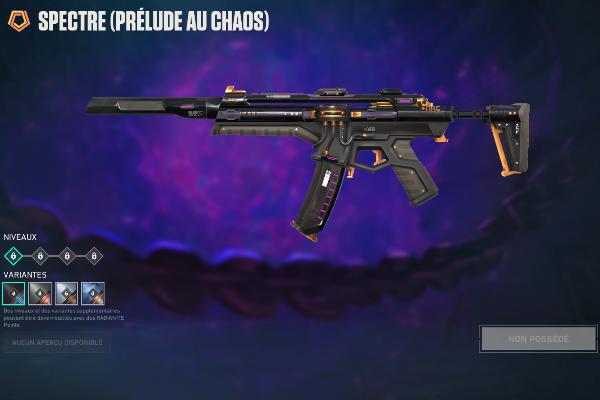Choose the selected black and purple variant

click(x=14, y=293)
